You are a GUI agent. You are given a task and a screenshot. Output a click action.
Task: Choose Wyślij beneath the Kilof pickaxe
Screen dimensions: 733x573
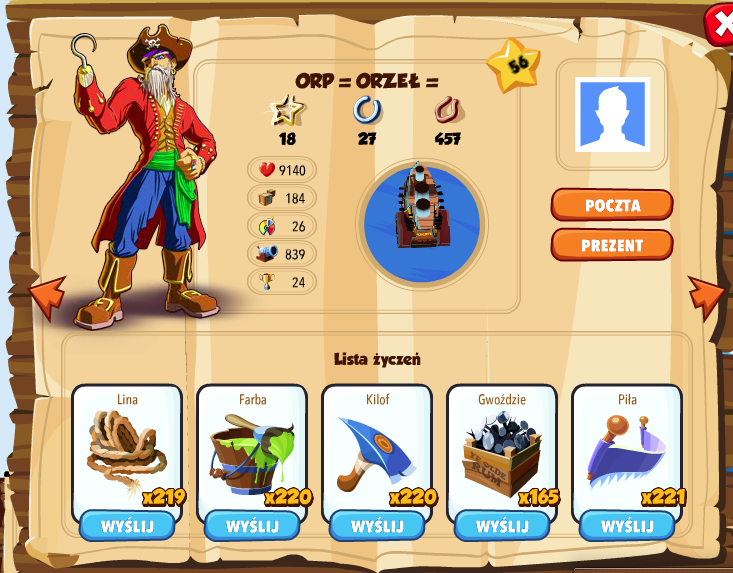pos(377,525)
